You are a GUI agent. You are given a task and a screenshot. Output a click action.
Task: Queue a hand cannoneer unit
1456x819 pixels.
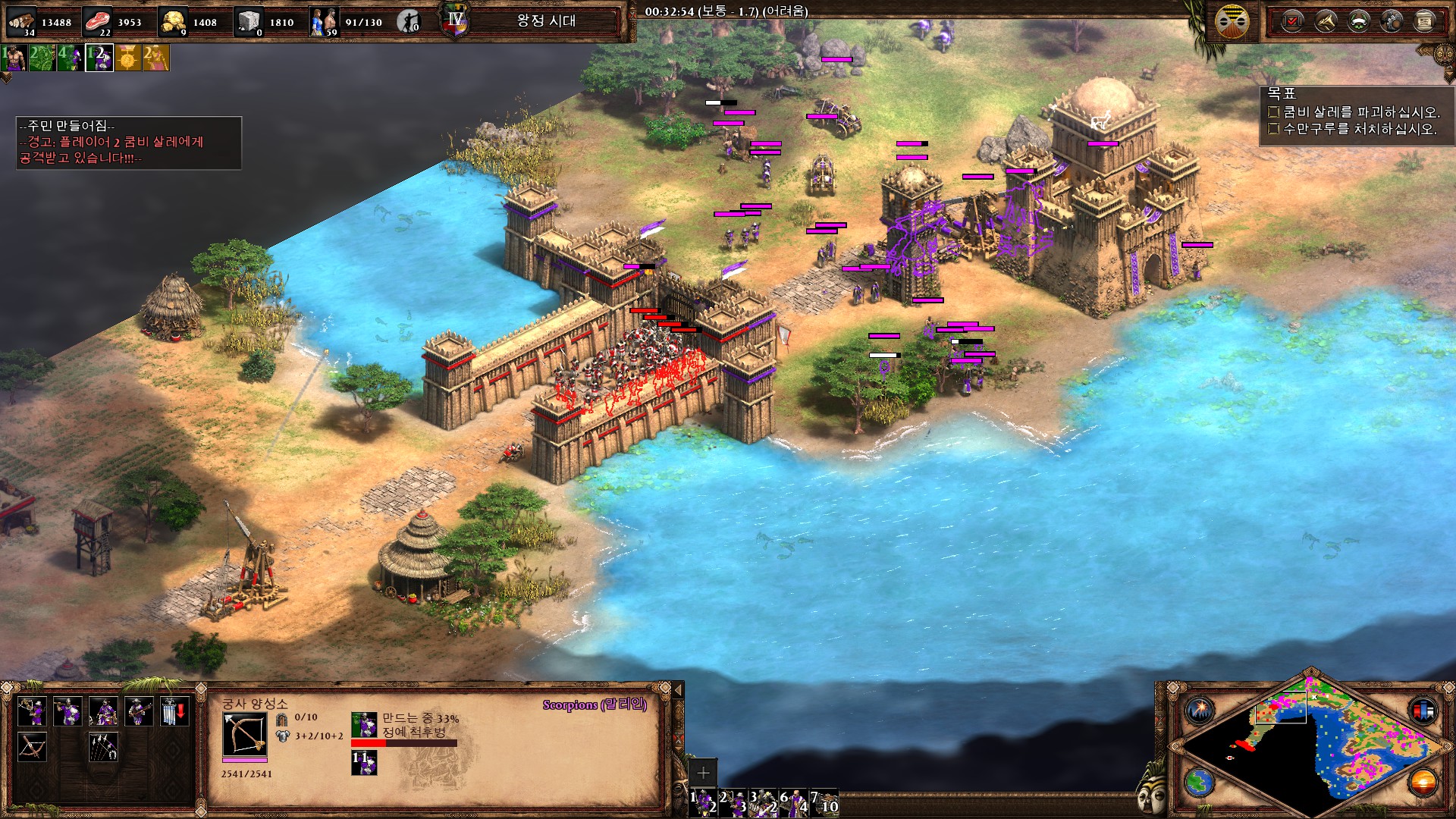(139, 712)
